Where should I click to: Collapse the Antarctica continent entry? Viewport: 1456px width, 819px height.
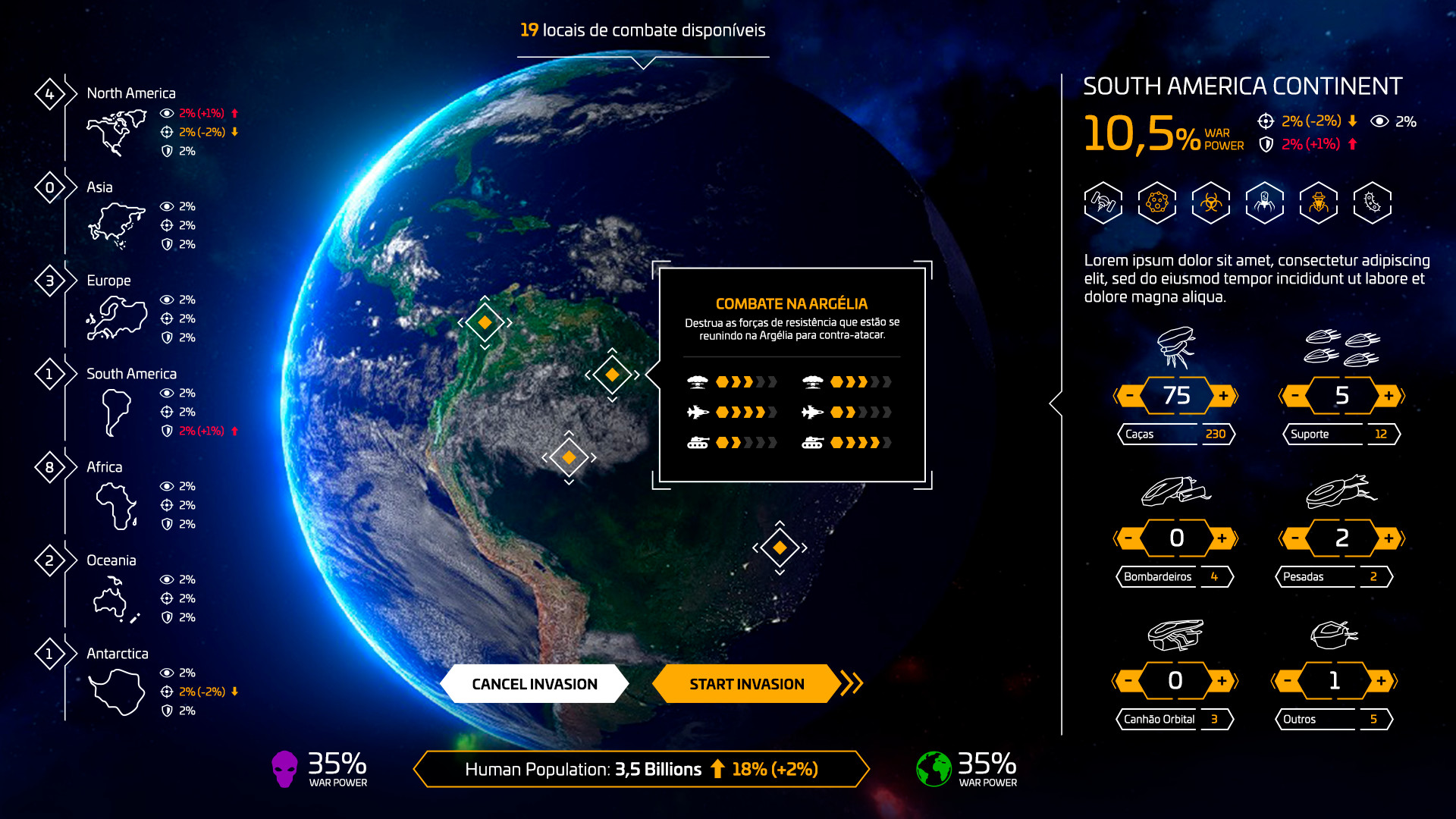tap(118, 652)
